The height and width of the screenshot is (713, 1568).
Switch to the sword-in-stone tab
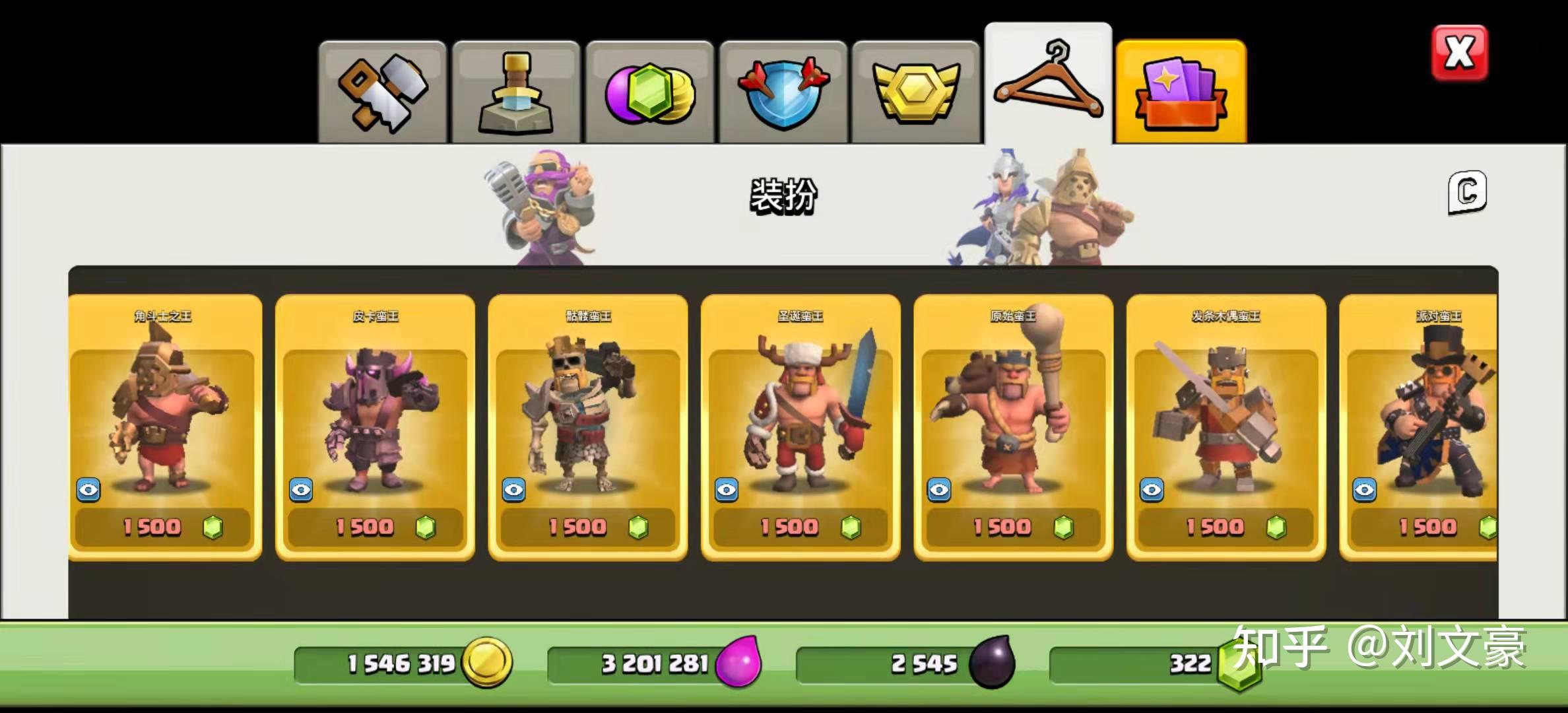(x=515, y=92)
